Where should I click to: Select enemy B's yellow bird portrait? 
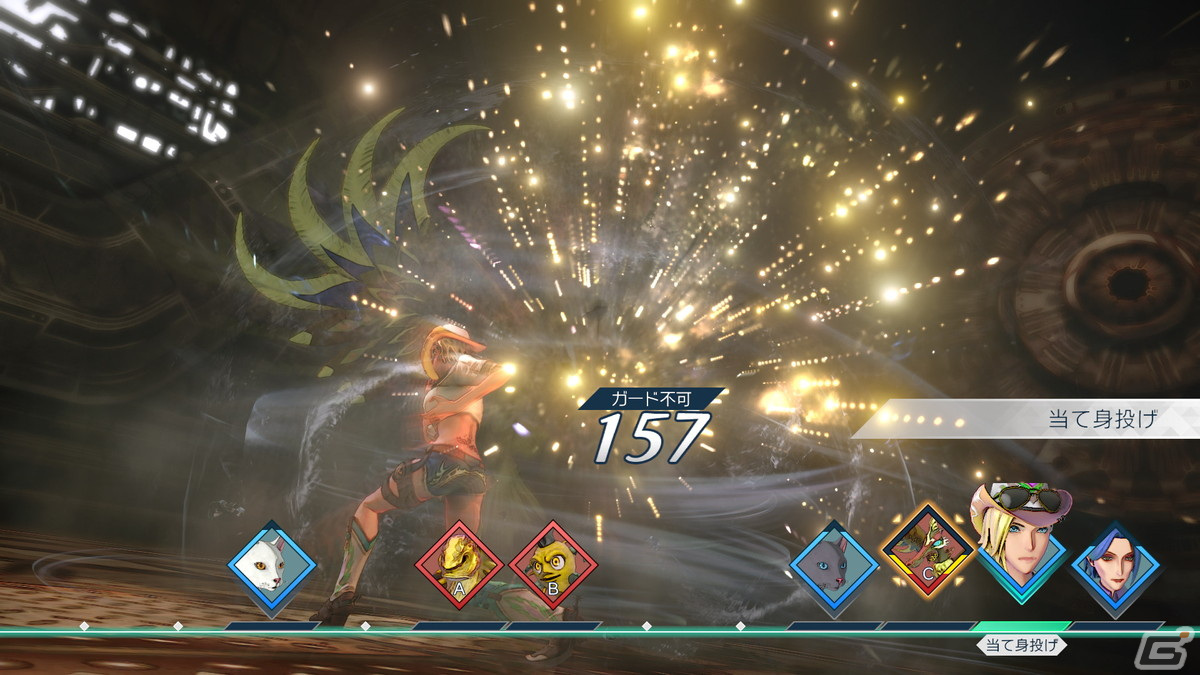click(553, 565)
